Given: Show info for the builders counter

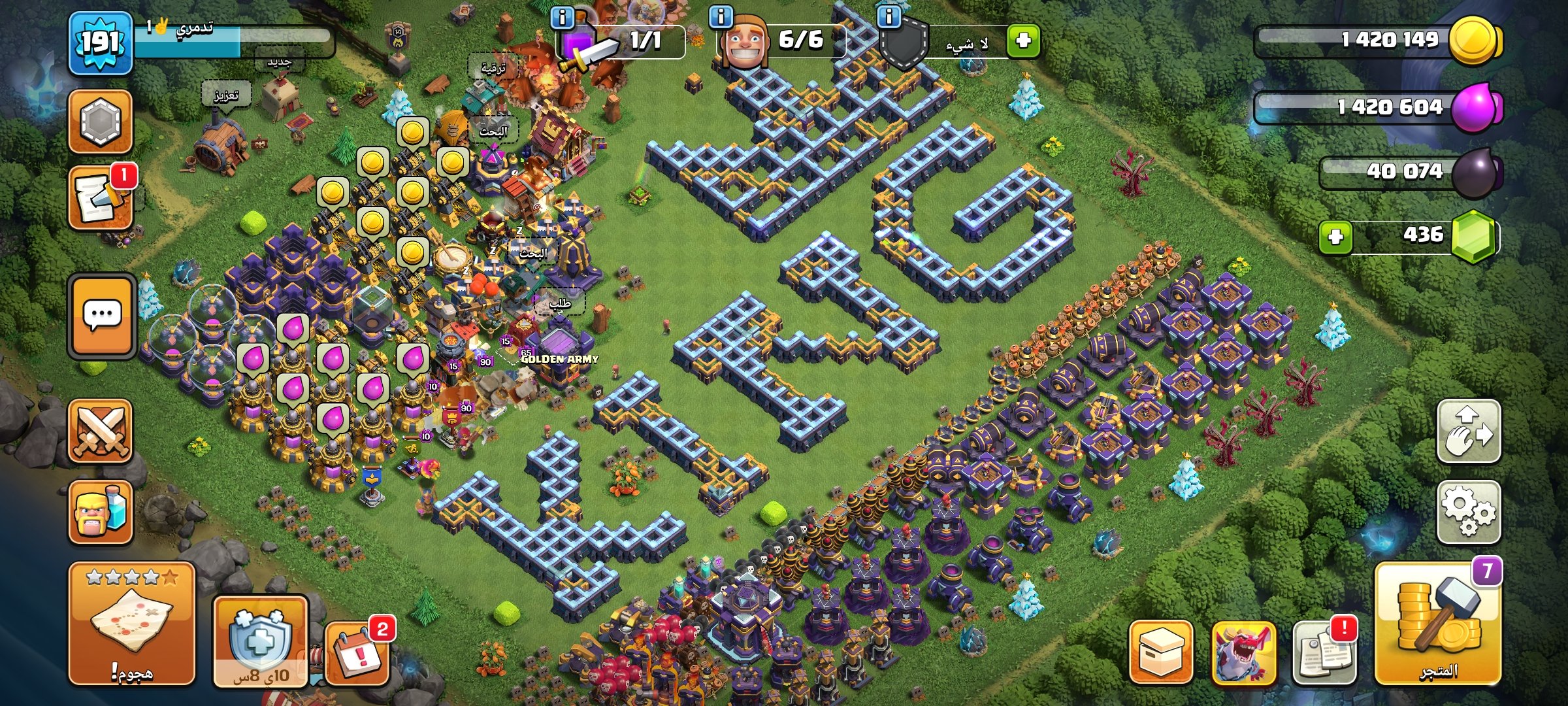Looking at the screenshot, I should point(721,17).
